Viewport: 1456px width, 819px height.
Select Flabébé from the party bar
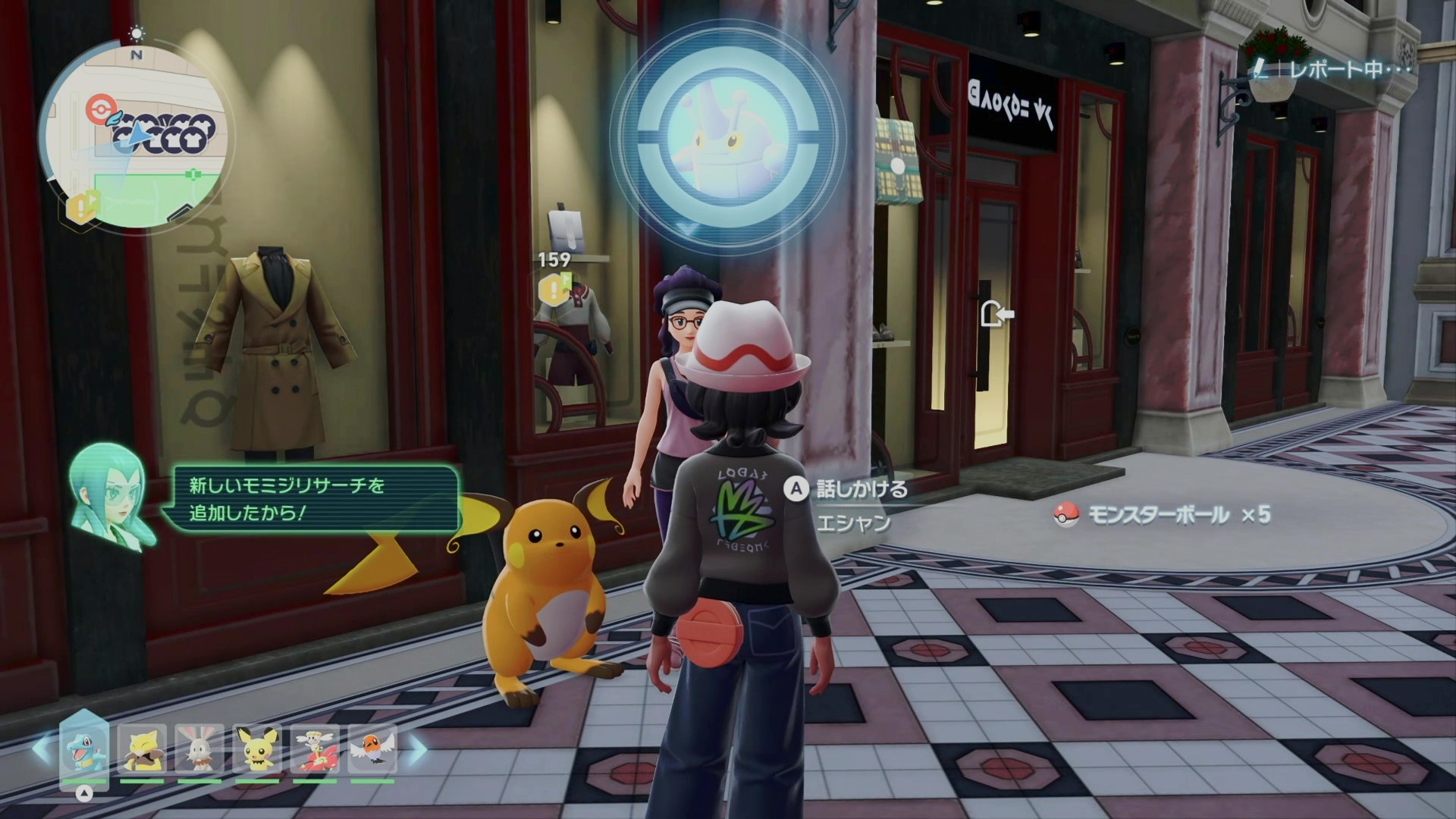pyautogui.click(x=315, y=749)
